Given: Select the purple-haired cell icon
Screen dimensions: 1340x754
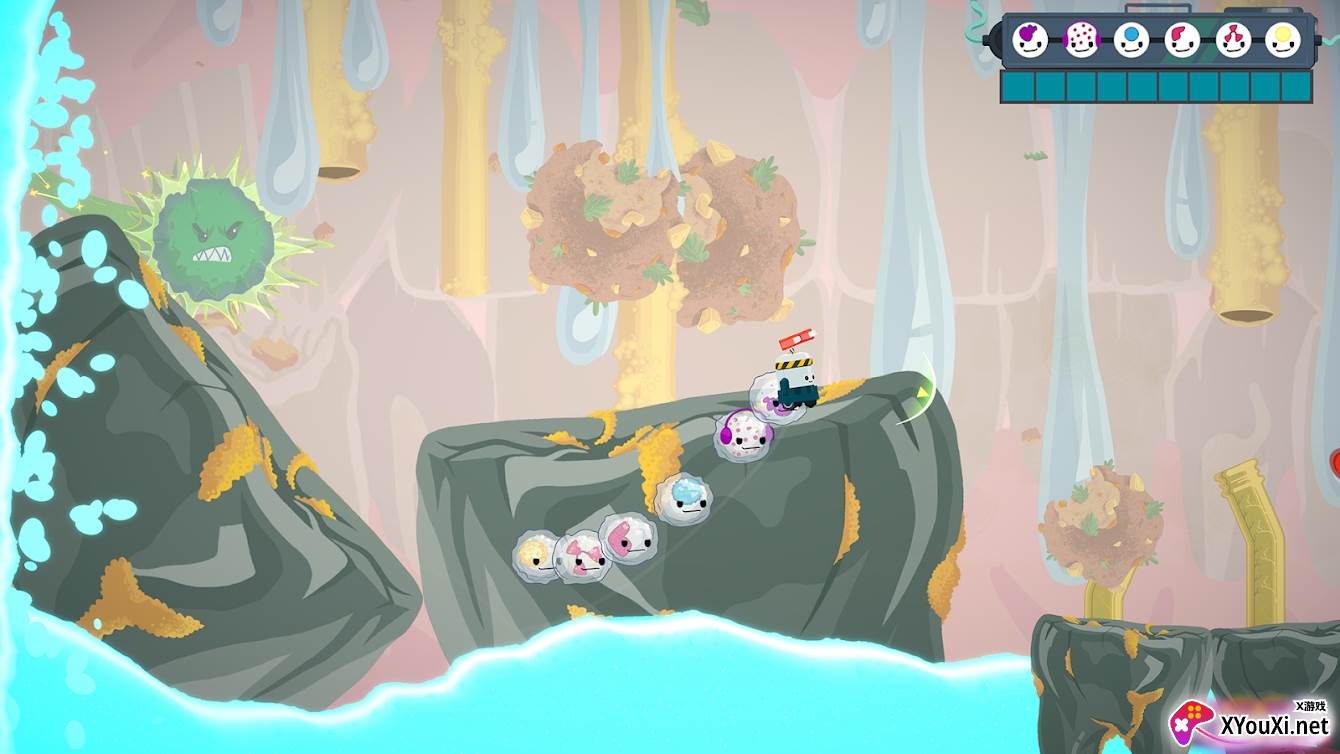Looking at the screenshot, I should point(1031,40).
